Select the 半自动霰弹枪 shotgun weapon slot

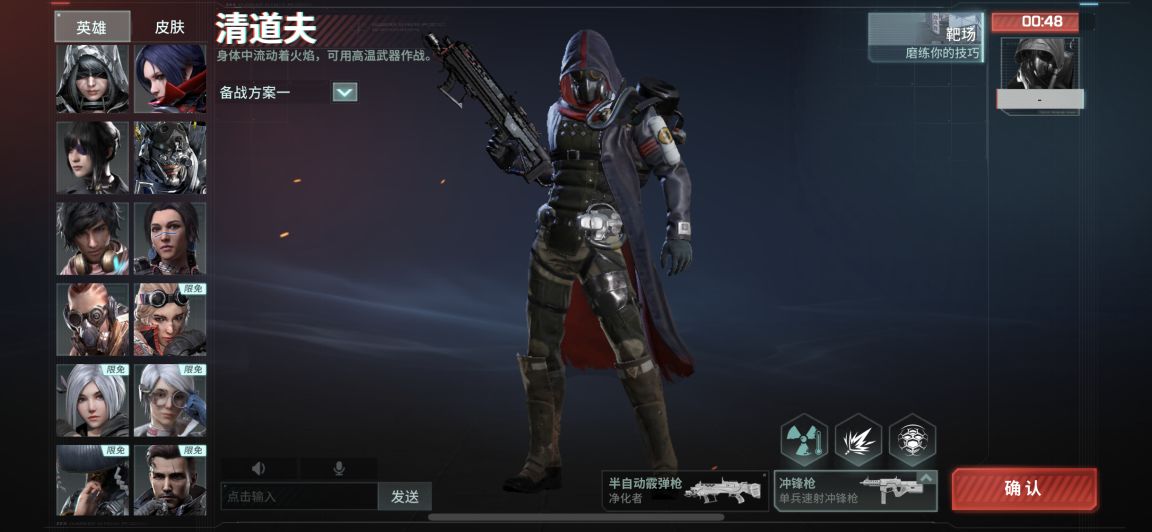click(x=685, y=490)
